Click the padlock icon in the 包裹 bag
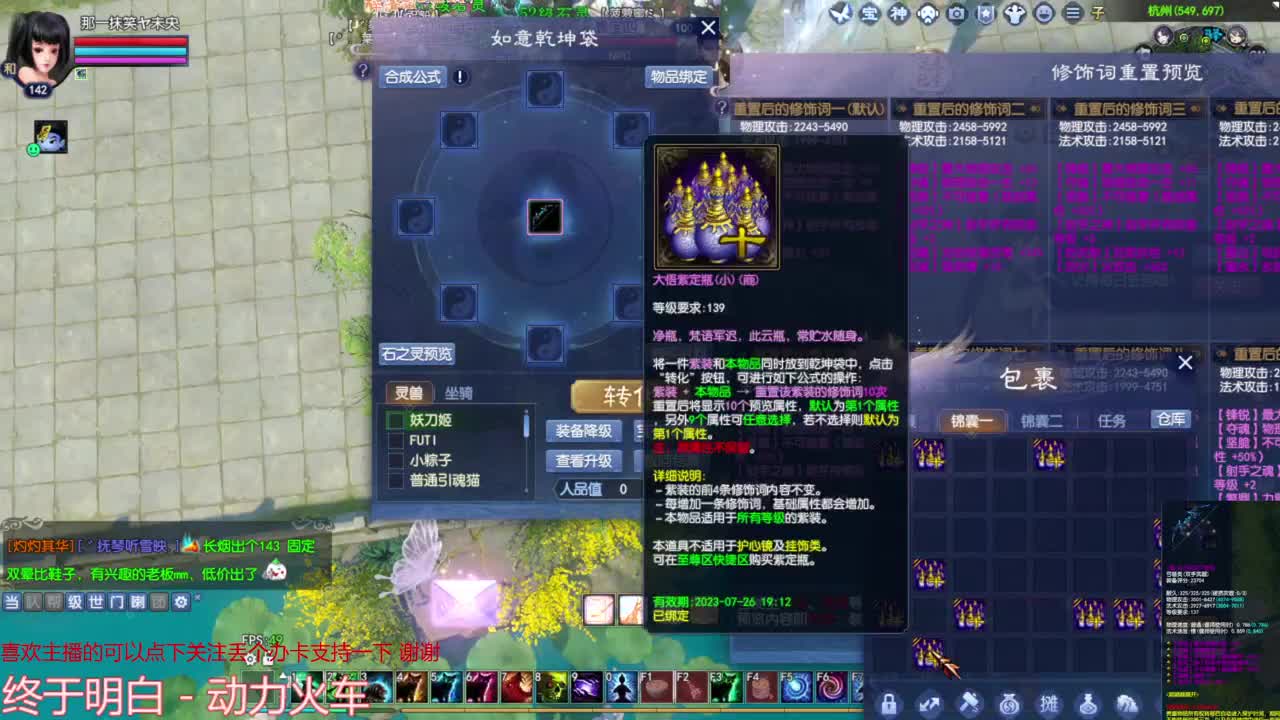 click(x=890, y=702)
